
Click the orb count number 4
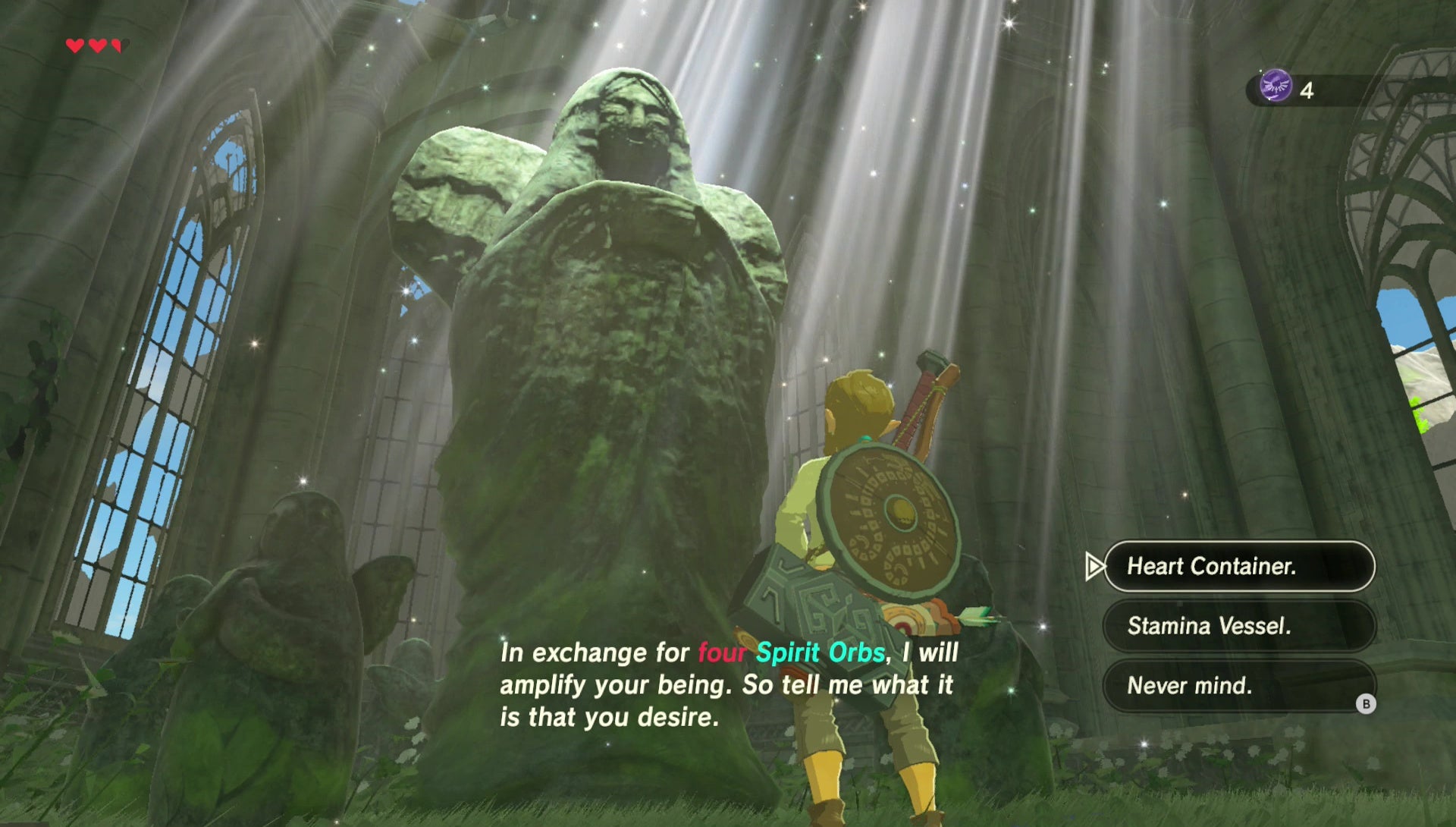point(1307,90)
